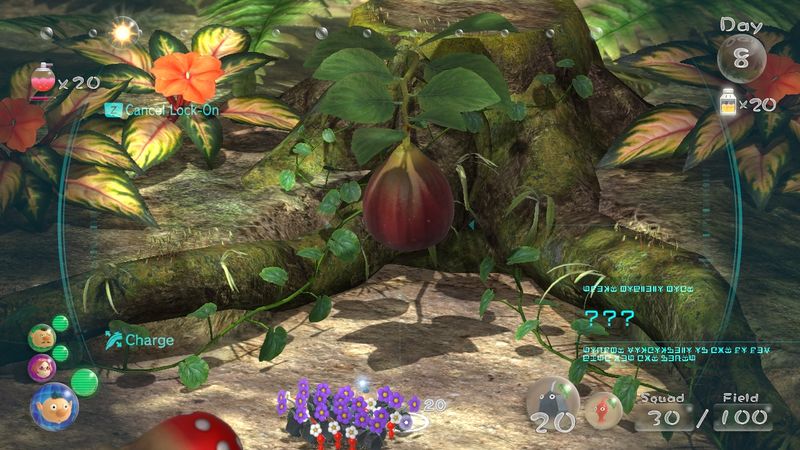Select the Rock Pikmin type bubble
The image size is (800, 450).
[x=552, y=404]
